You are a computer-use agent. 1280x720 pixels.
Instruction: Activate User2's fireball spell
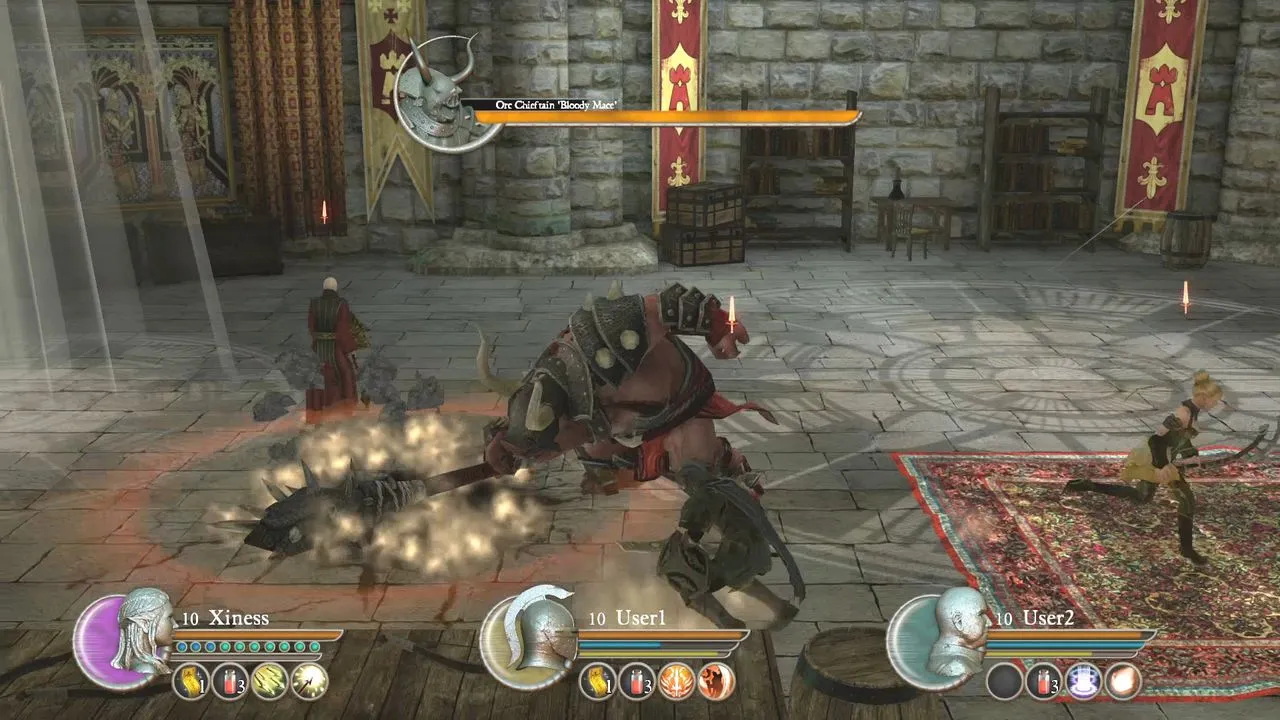pos(1123,681)
